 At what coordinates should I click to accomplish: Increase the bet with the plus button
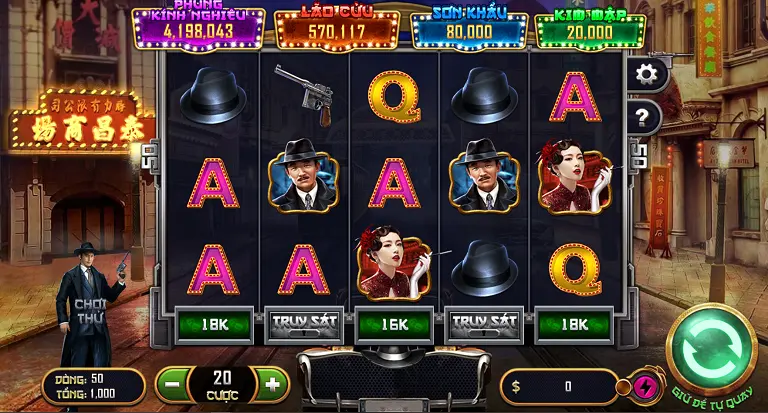click(x=272, y=383)
